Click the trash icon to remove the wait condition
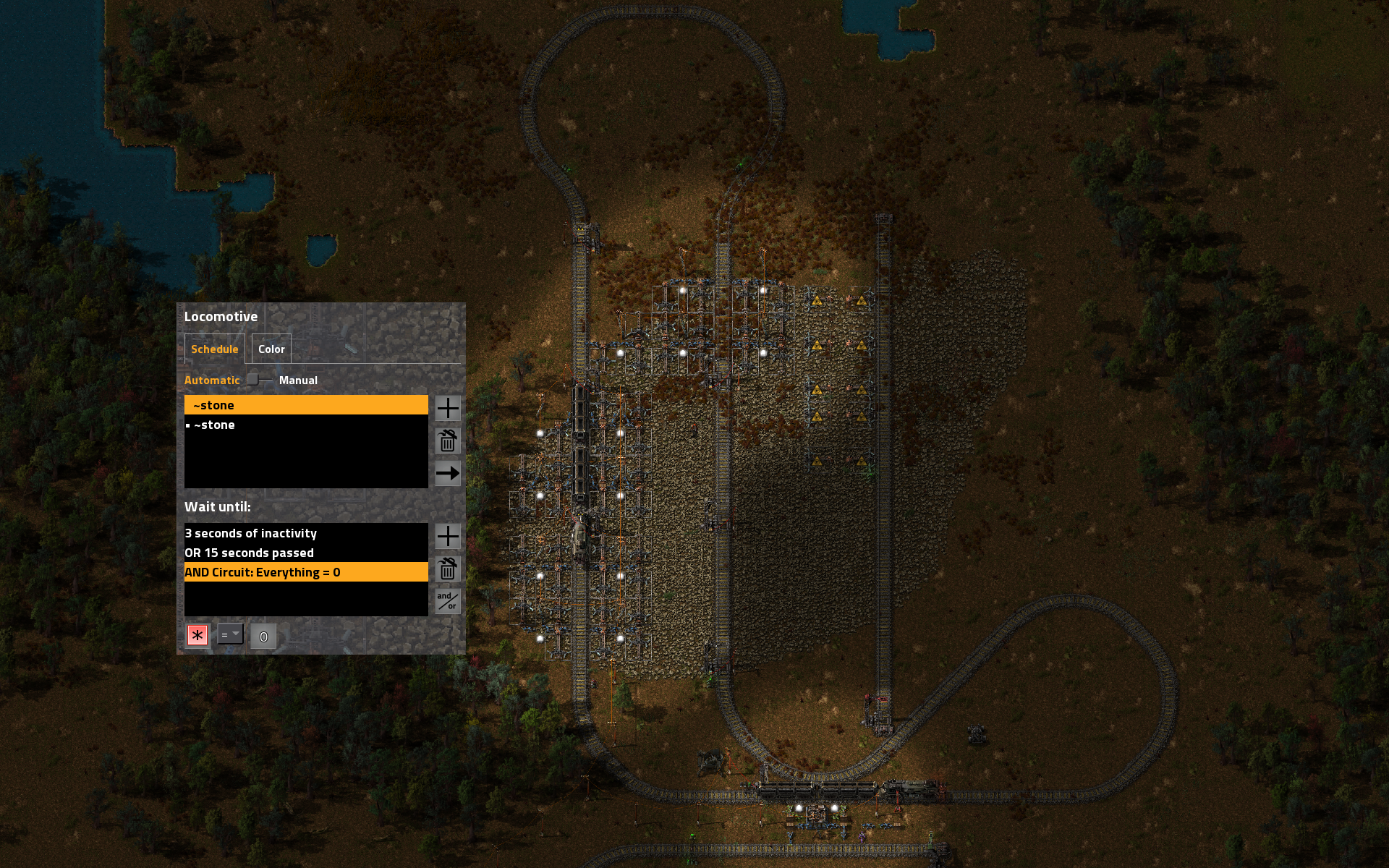The height and width of the screenshot is (868, 1389). click(x=447, y=570)
